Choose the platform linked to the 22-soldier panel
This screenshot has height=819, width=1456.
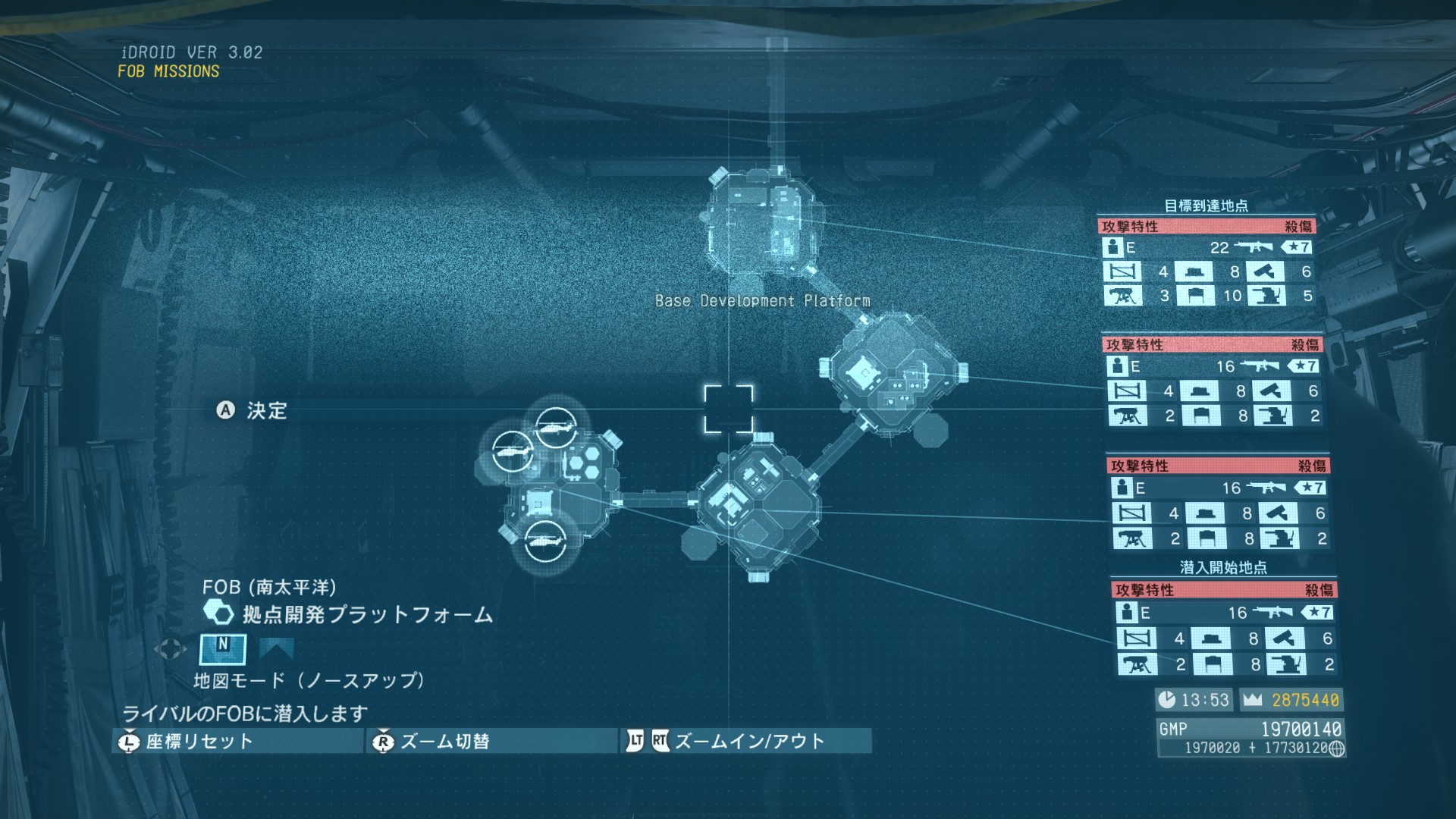pos(761,223)
